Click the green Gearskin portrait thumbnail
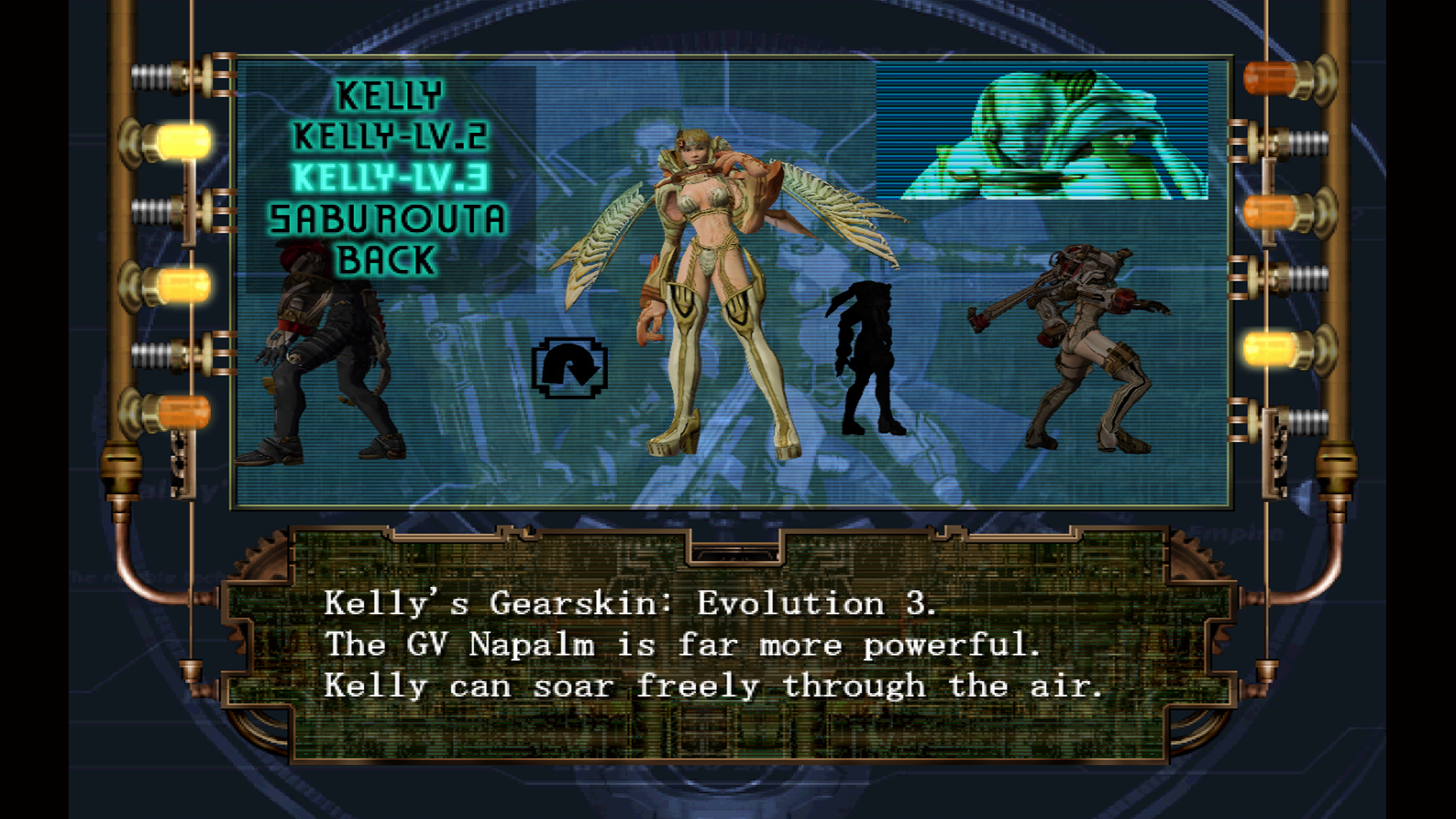Viewport: 1456px width, 819px height. coord(1042,132)
